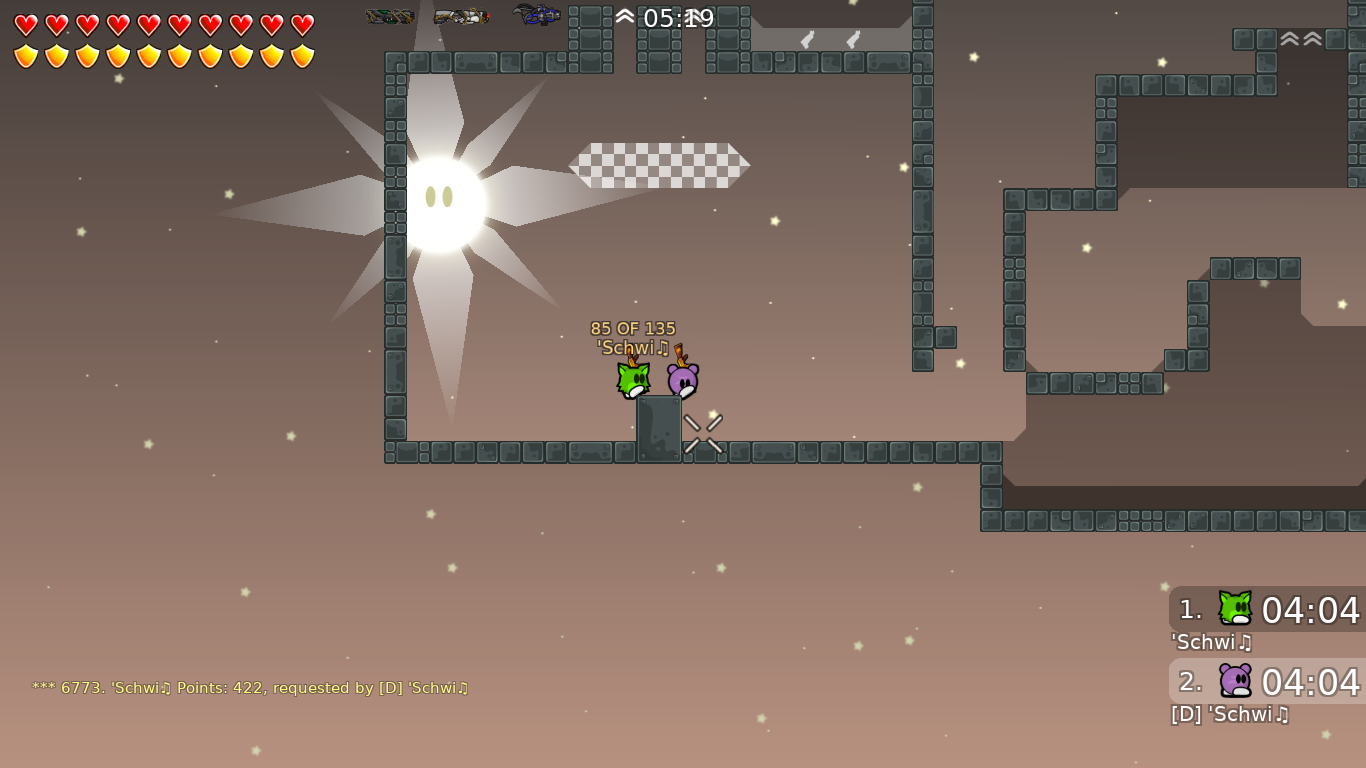The width and height of the screenshot is (1366, 768).
Task: Select the gun weapon icon in the HUD
Action: coord(460,16)
